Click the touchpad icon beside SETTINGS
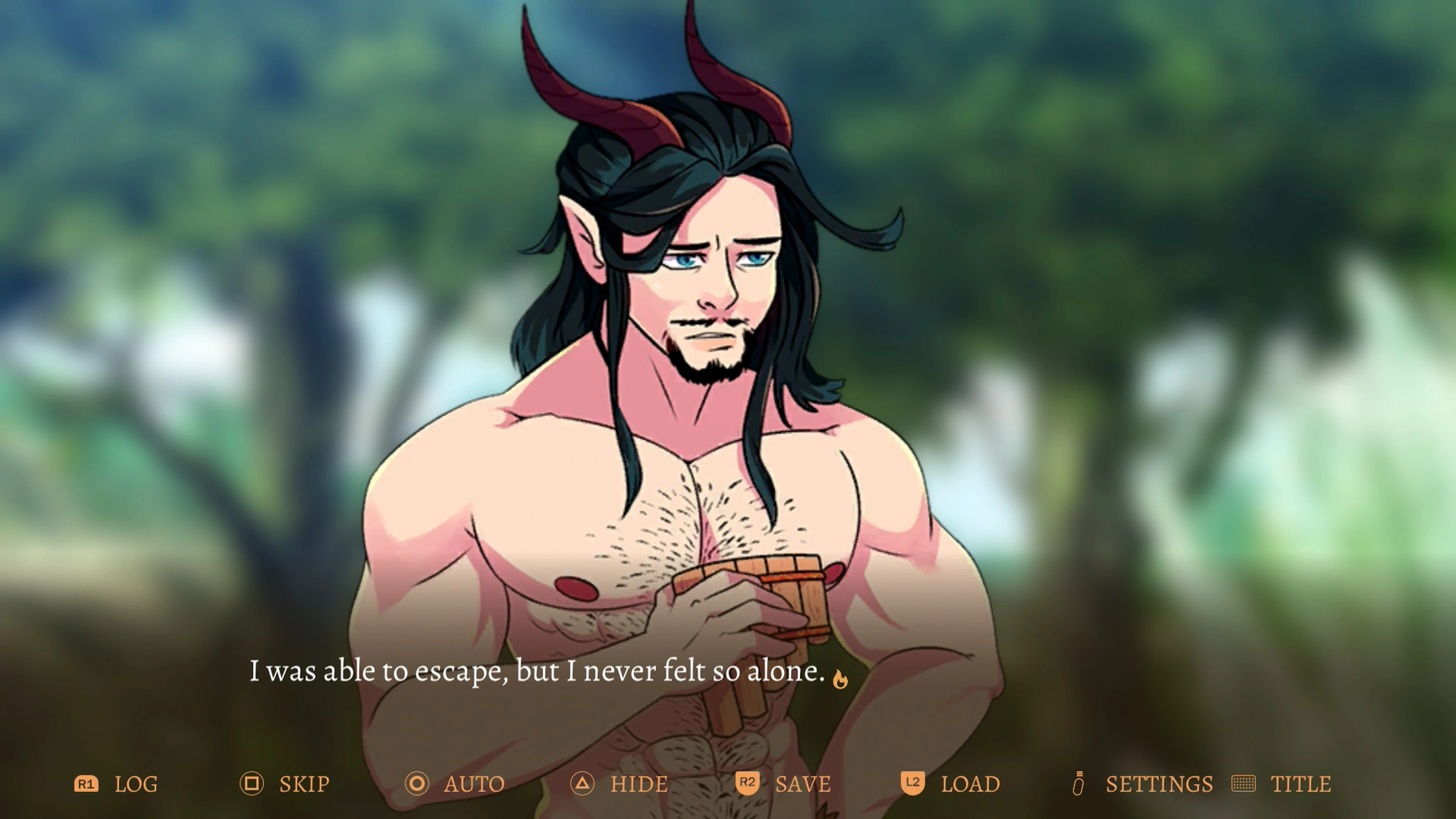1456x819 pixels. click(x=1079, y=784)
